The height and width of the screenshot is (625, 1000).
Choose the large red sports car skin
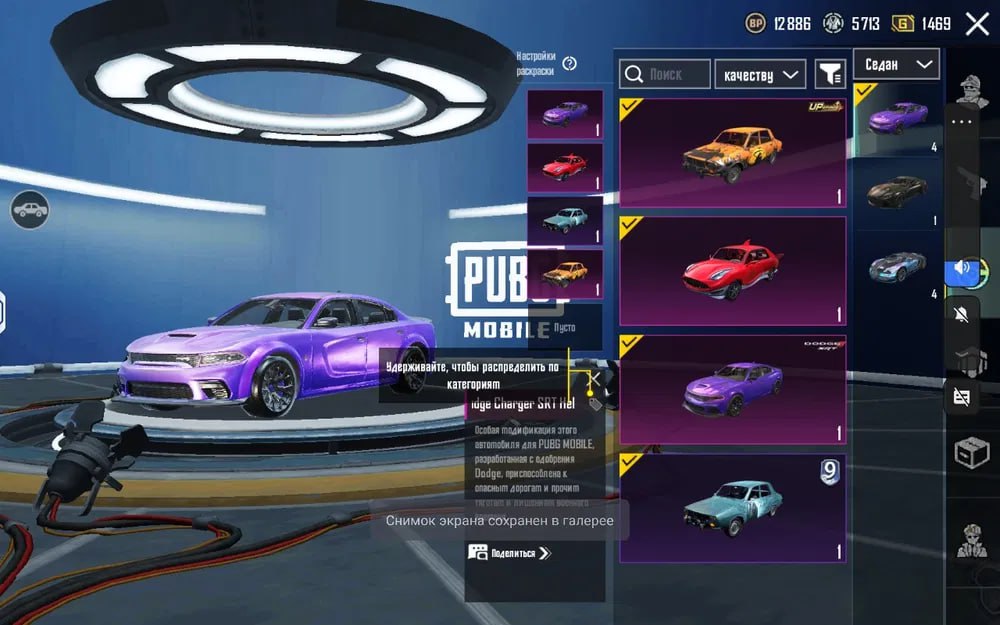pyautogui.click(x=732, y=271)
